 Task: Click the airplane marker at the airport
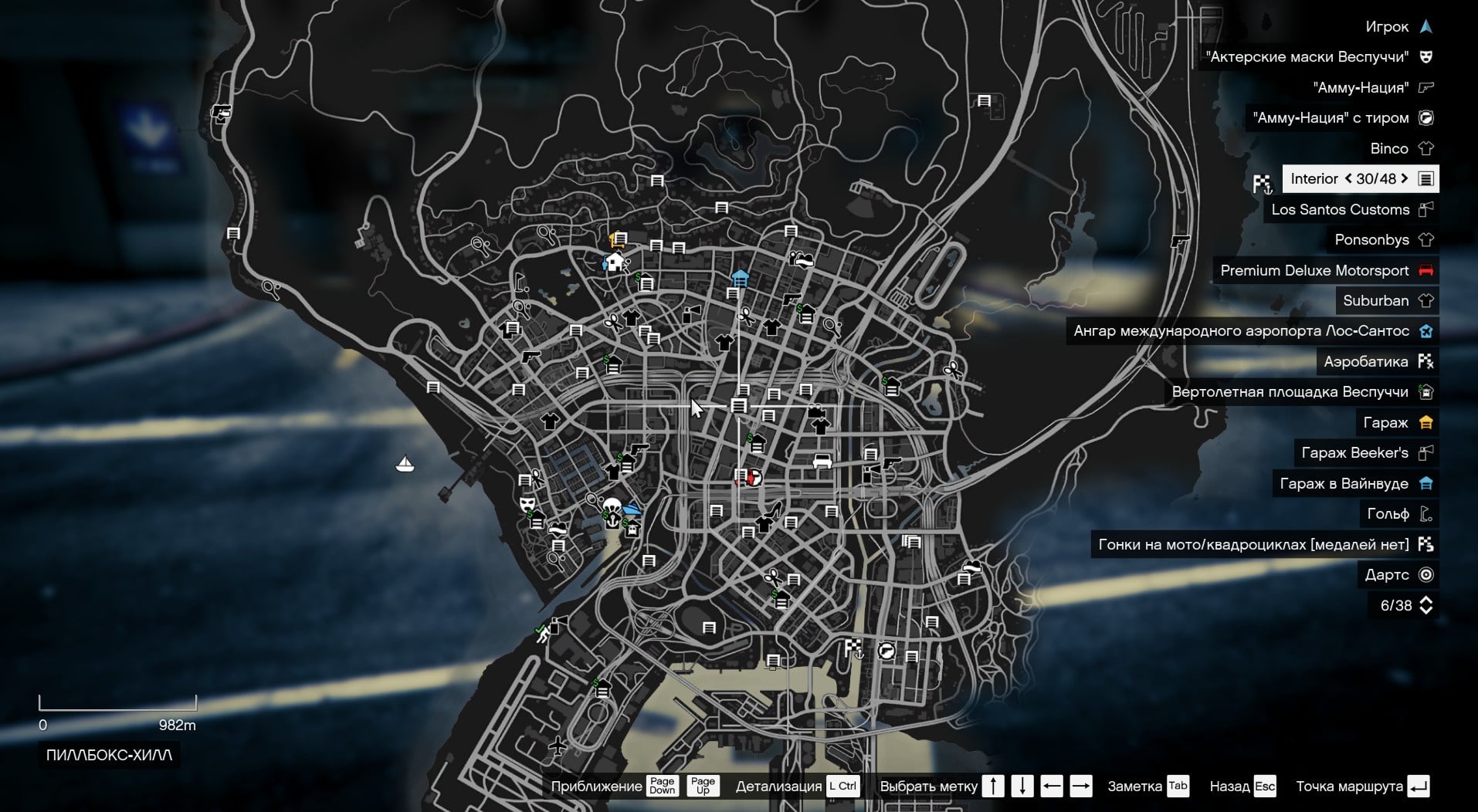558,746
